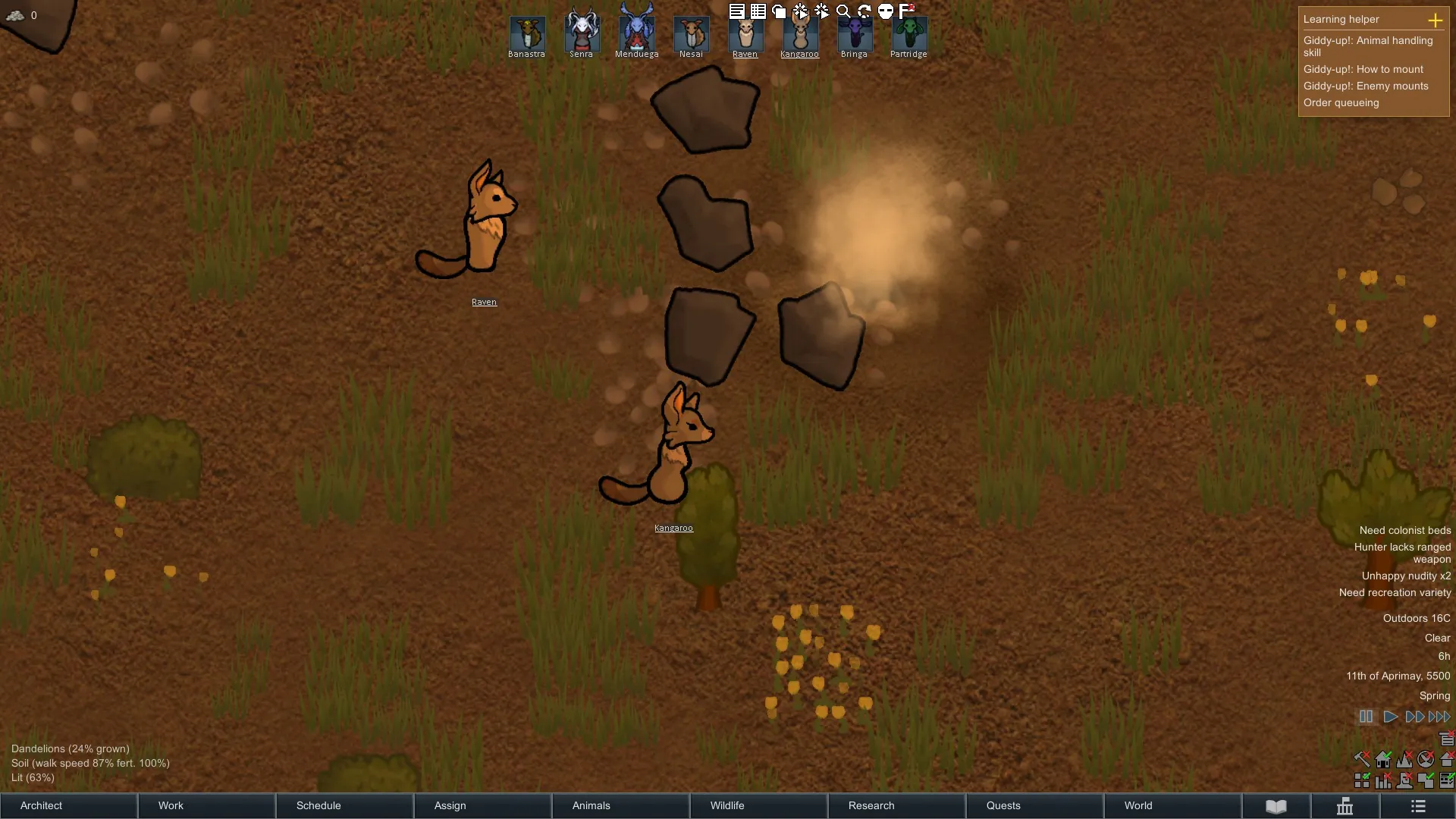Set game speed to triple fast-forward
The height and width of the screenshot is (819, 1456).
(1439, 717)
